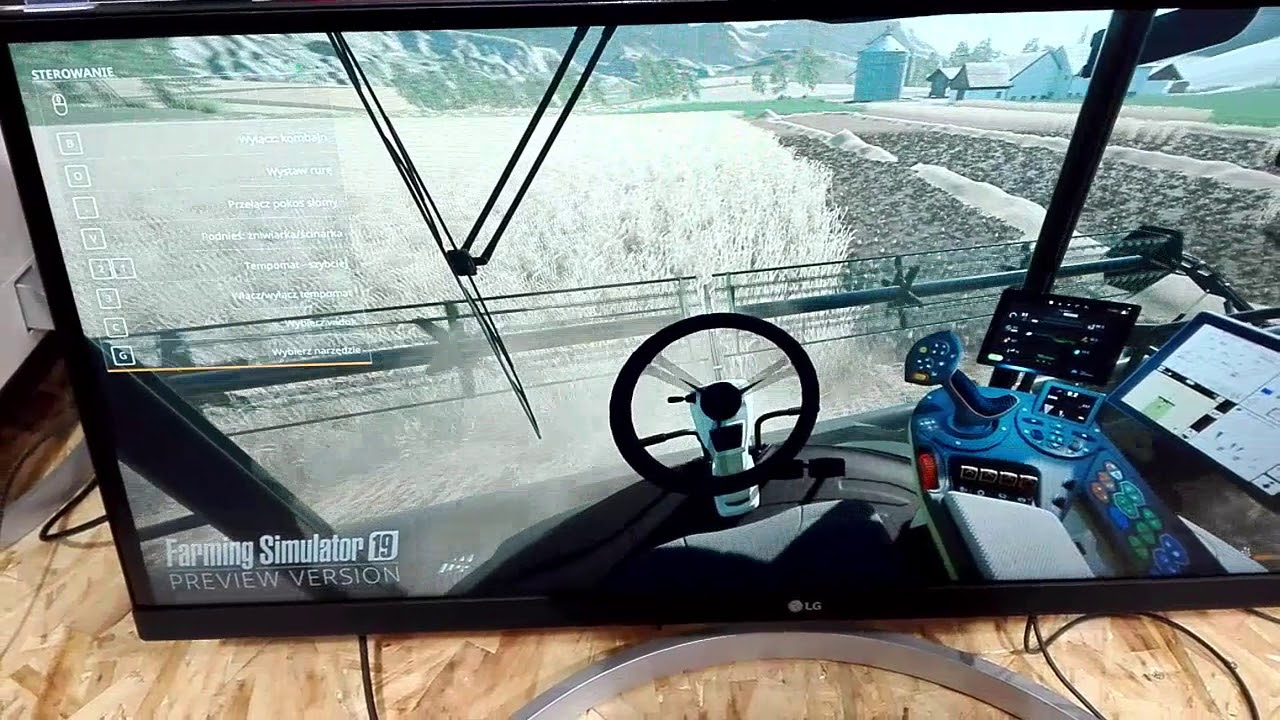1280x720 pixels.
Task: Click the B key binding icon
Action: pyautogui.click(x=70, y=142)
